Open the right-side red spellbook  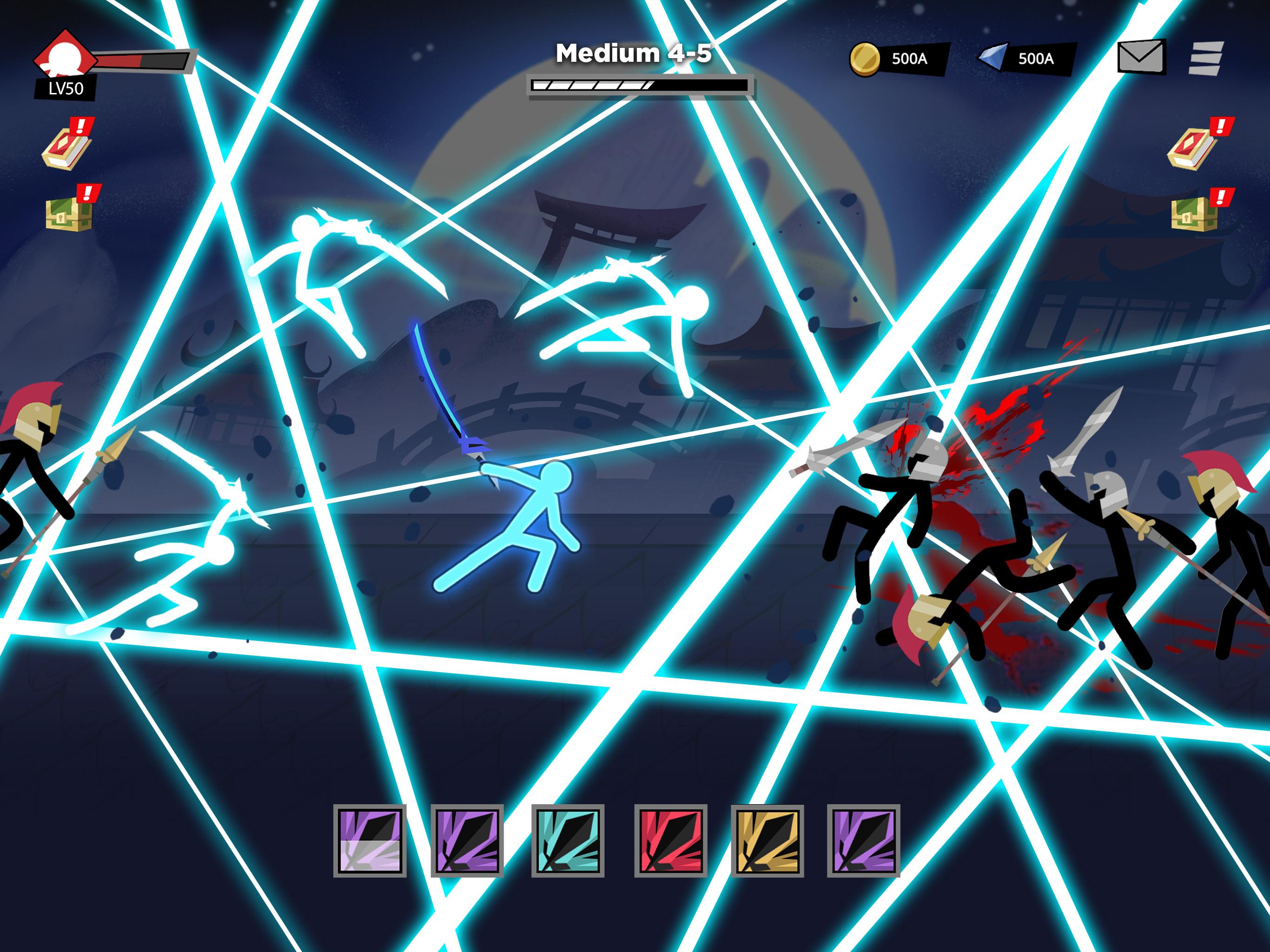pyautogui.click(x=1193, y=146)
